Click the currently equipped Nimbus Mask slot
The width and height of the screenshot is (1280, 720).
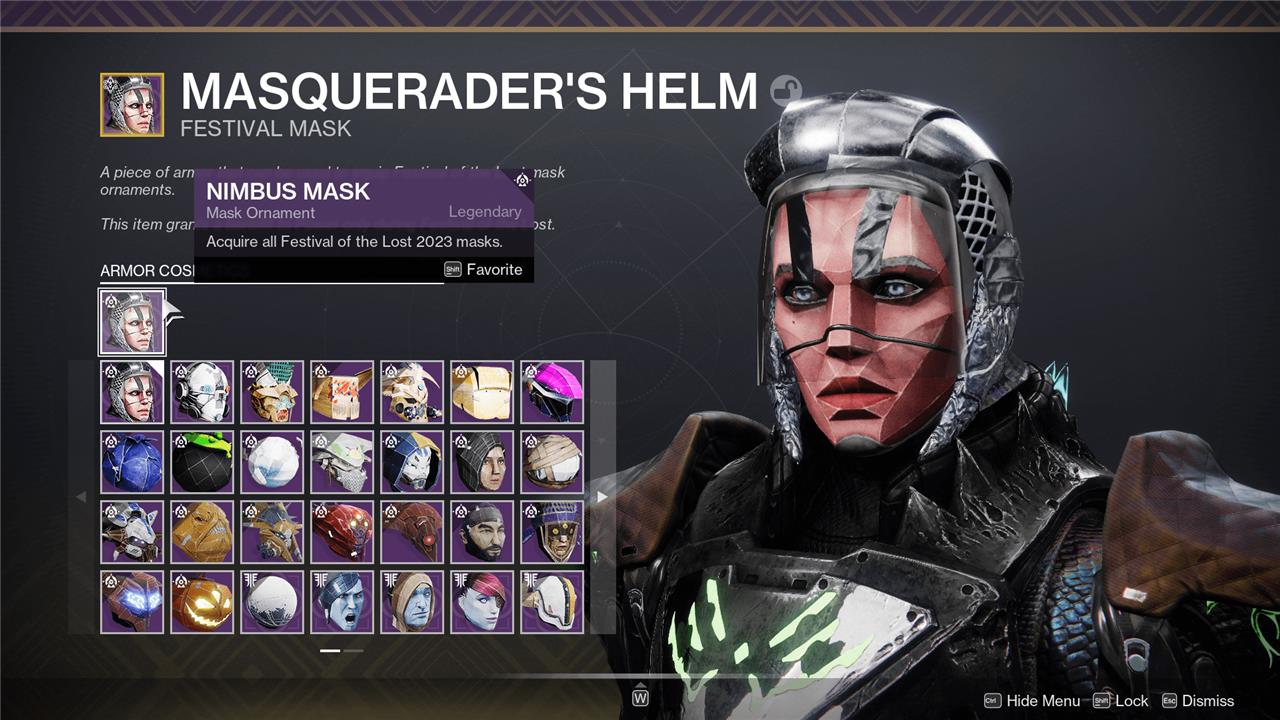click(132, 322)
